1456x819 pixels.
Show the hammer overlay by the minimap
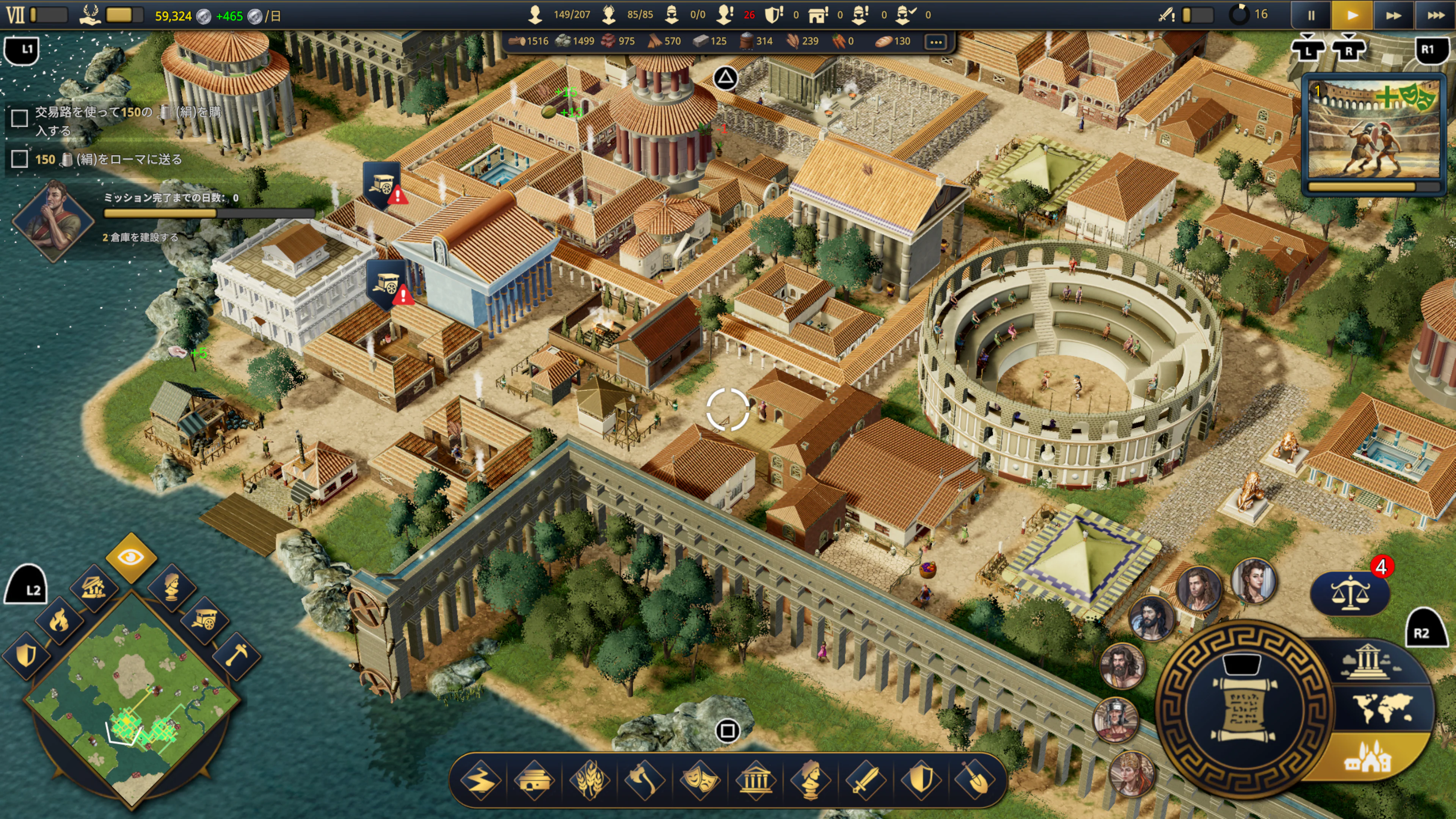tap(237, 656)
